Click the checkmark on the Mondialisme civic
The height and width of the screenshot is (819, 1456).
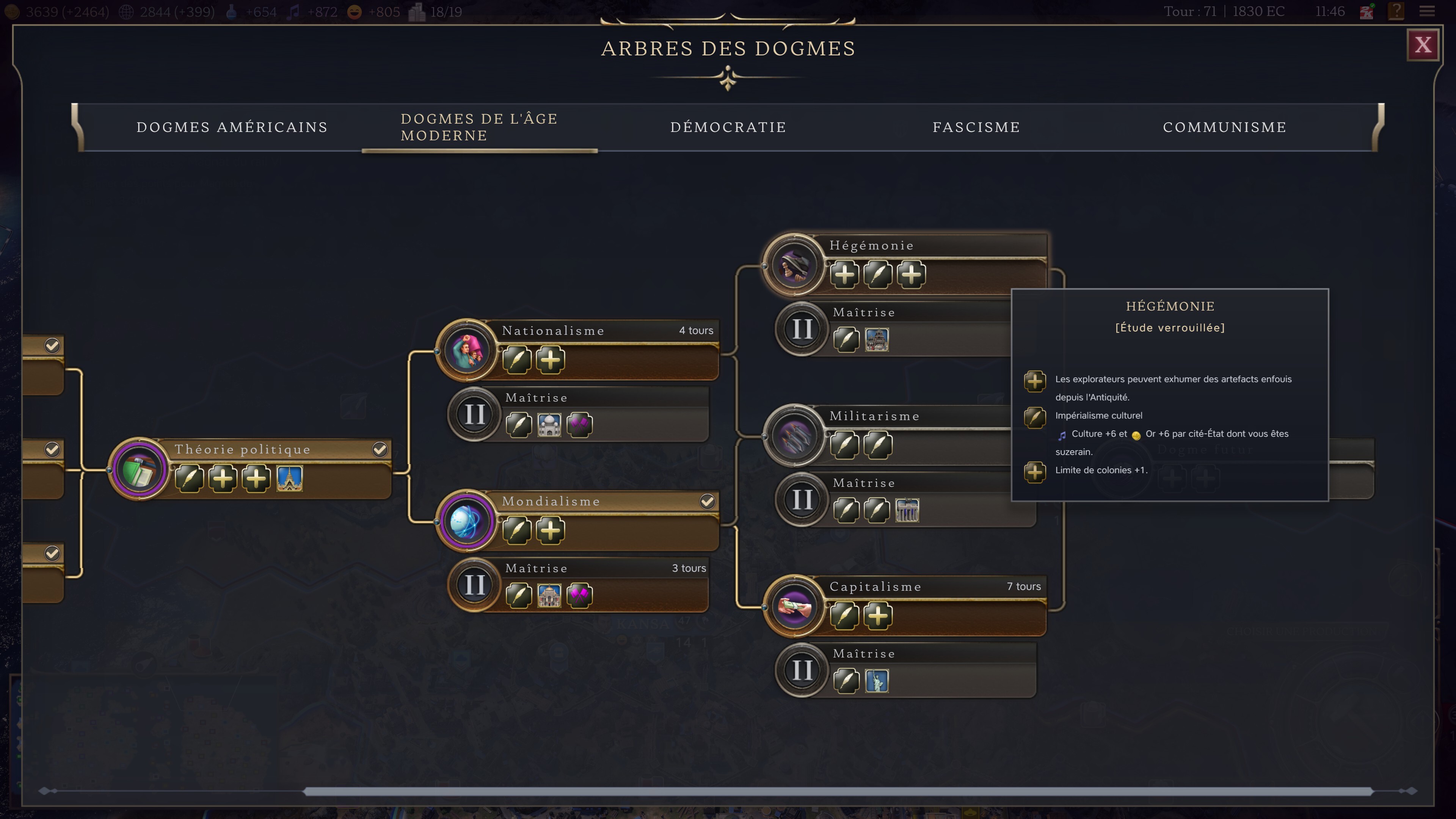708,501
